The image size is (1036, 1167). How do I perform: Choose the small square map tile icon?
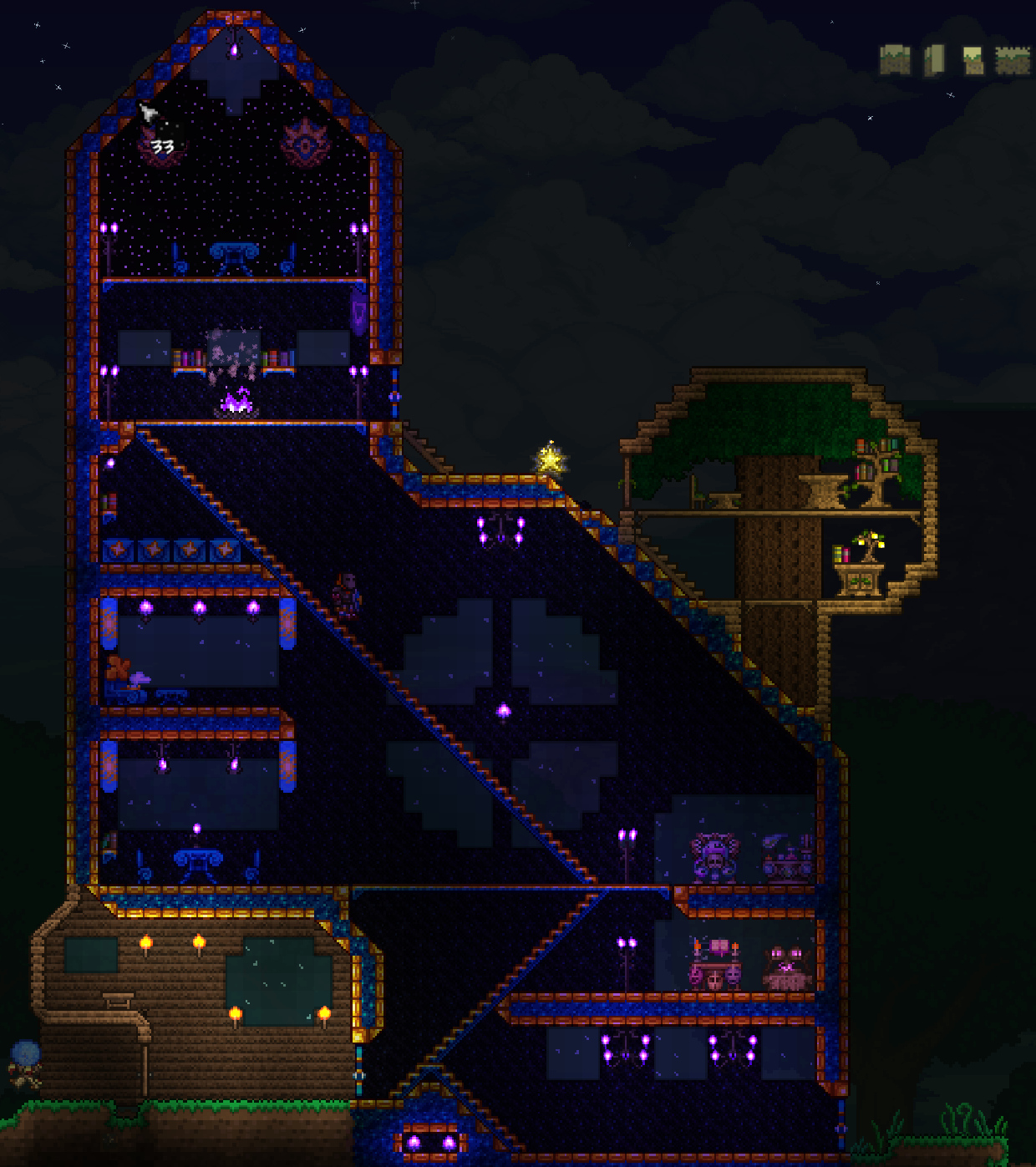973,60
